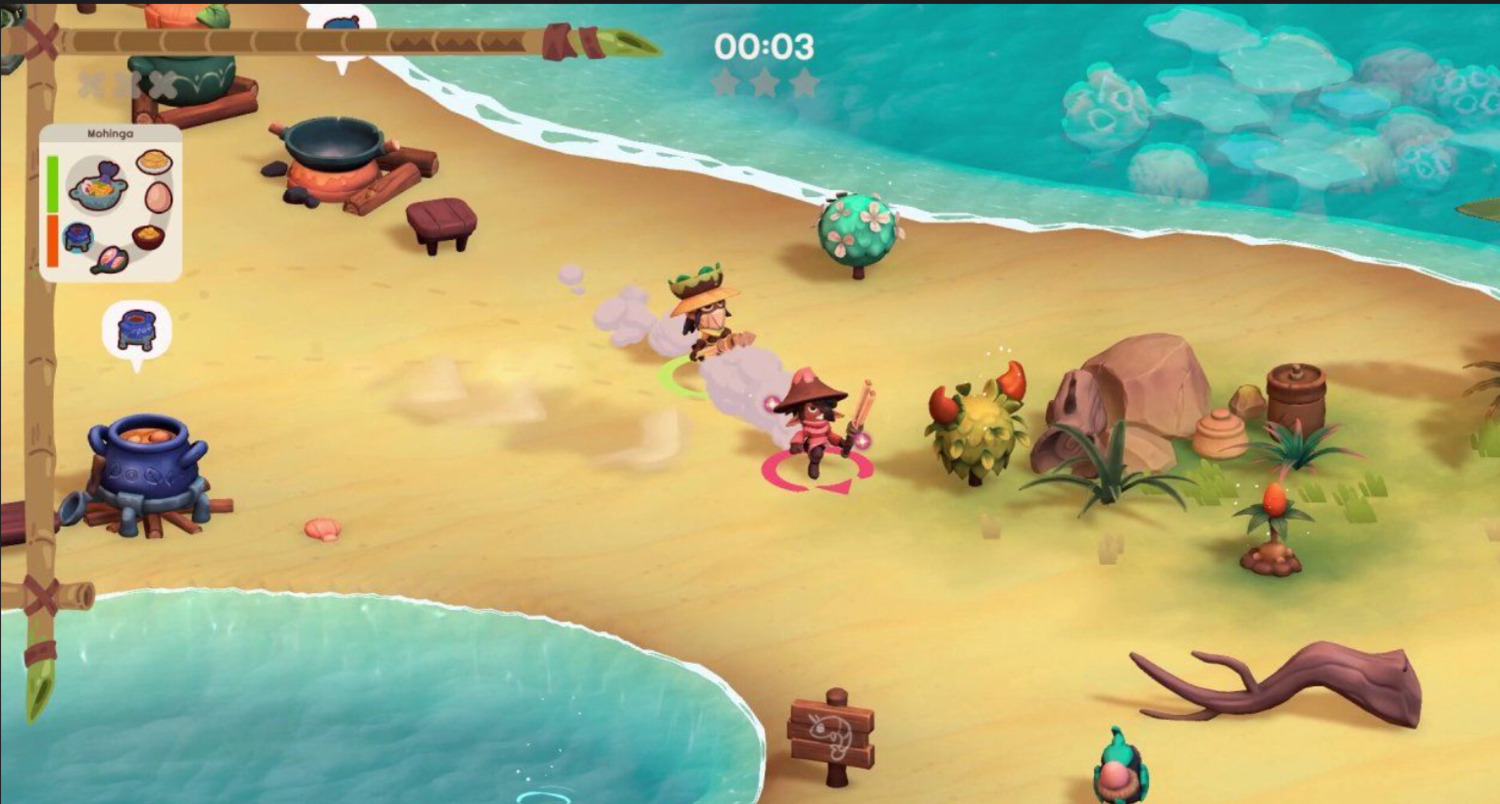Open the Mohinga recipe card title
The image size is (1500, 804).
[110, 132]
